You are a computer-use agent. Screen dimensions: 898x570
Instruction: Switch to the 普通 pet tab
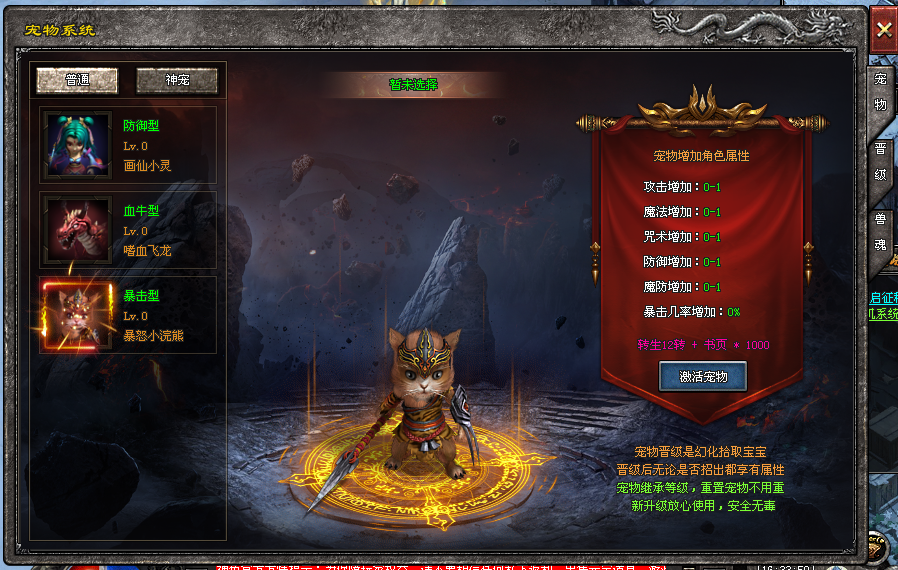77,80
